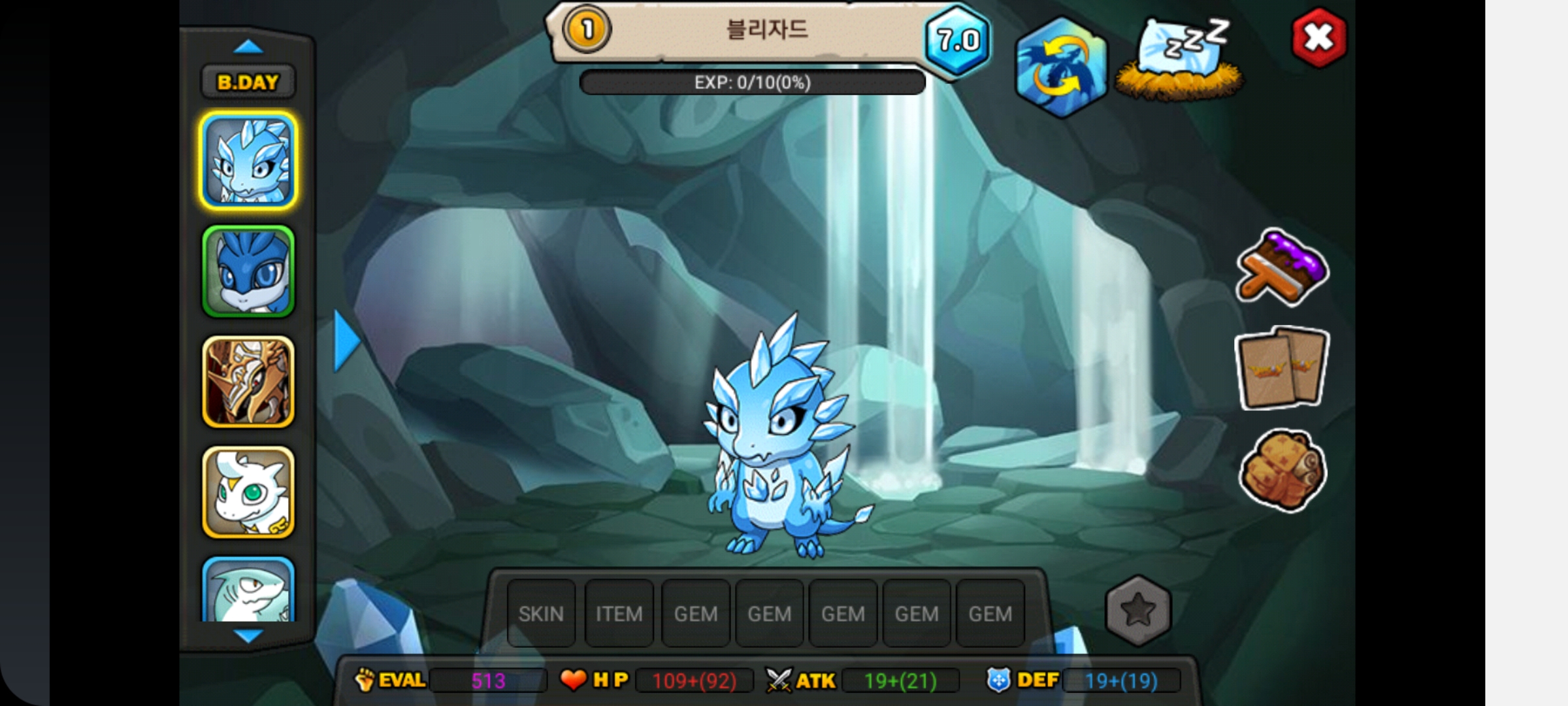Open the SKIN equipment slot
1568x706 pixels.
(x=541, y=614)
